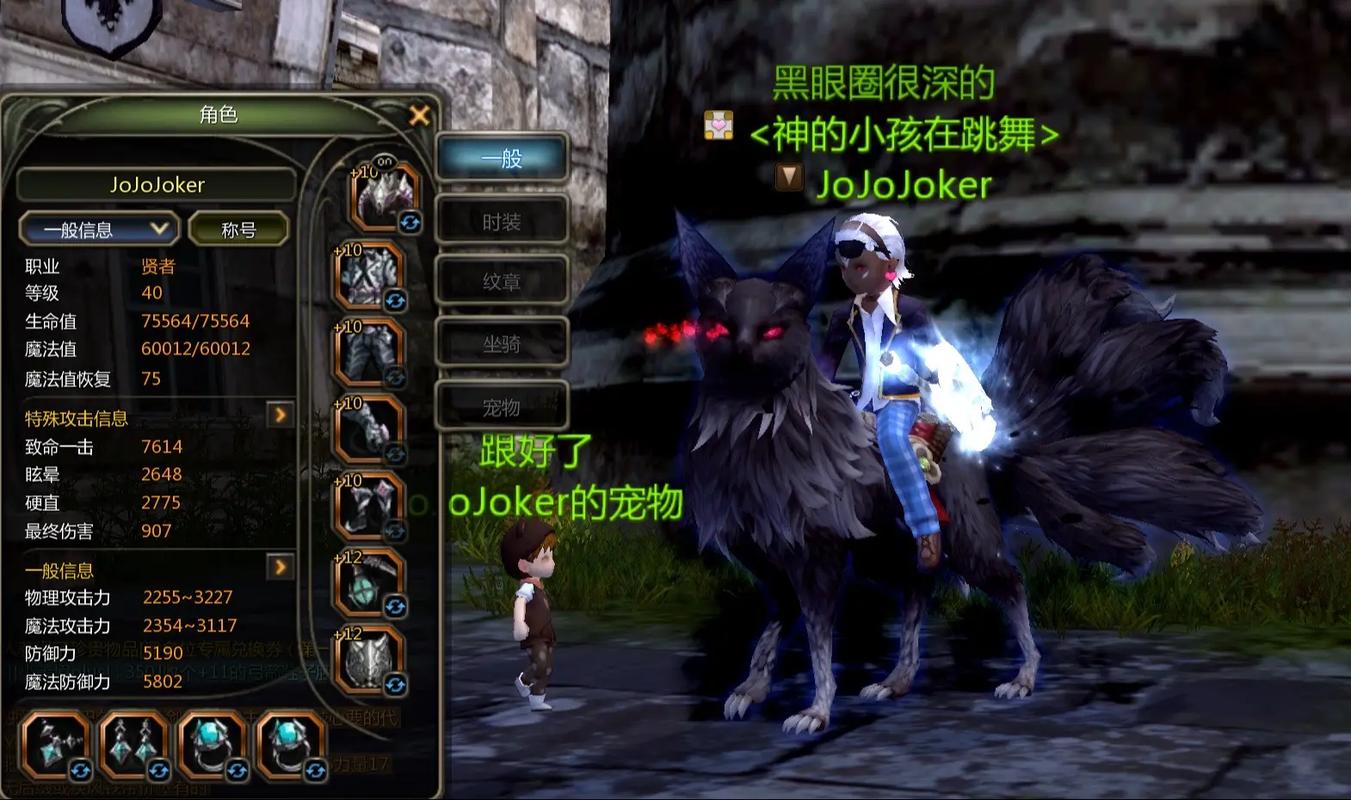Click the swap icon on the necklace slot
Viewport: 1351px width, 800px height.
click(x=80, y=768)
